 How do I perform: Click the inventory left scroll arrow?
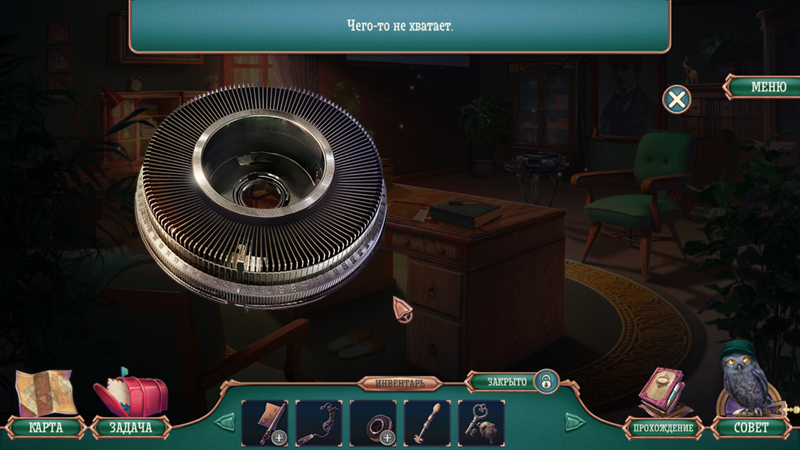[226, 422]
